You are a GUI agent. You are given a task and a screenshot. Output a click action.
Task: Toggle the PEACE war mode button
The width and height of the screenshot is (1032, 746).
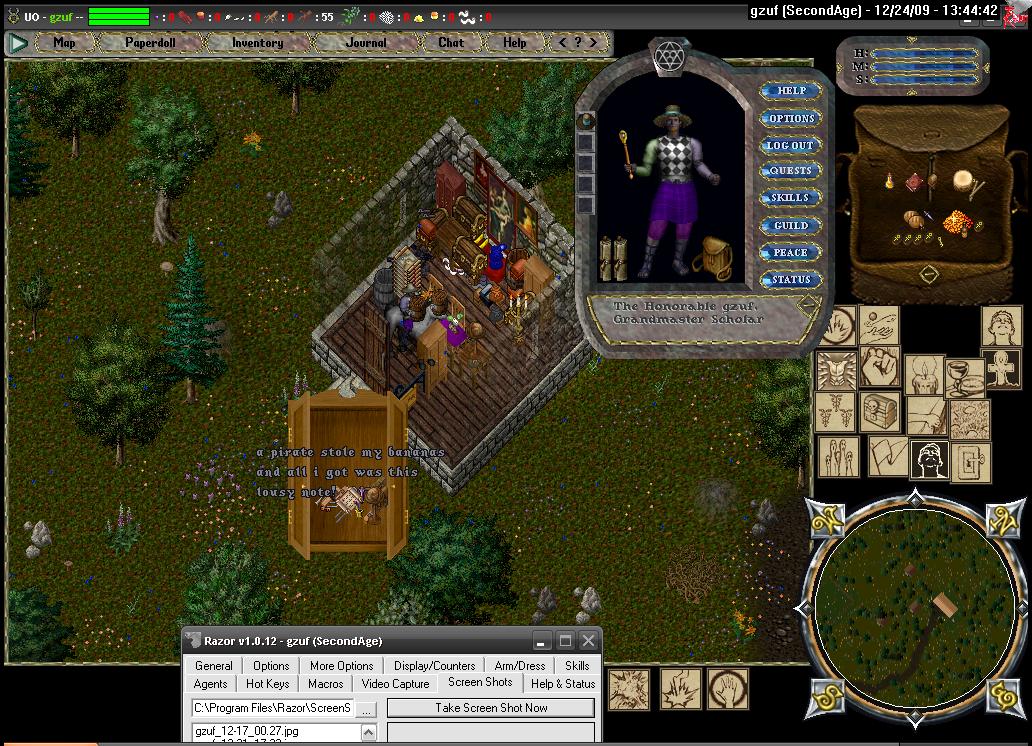tap(790, 252)
